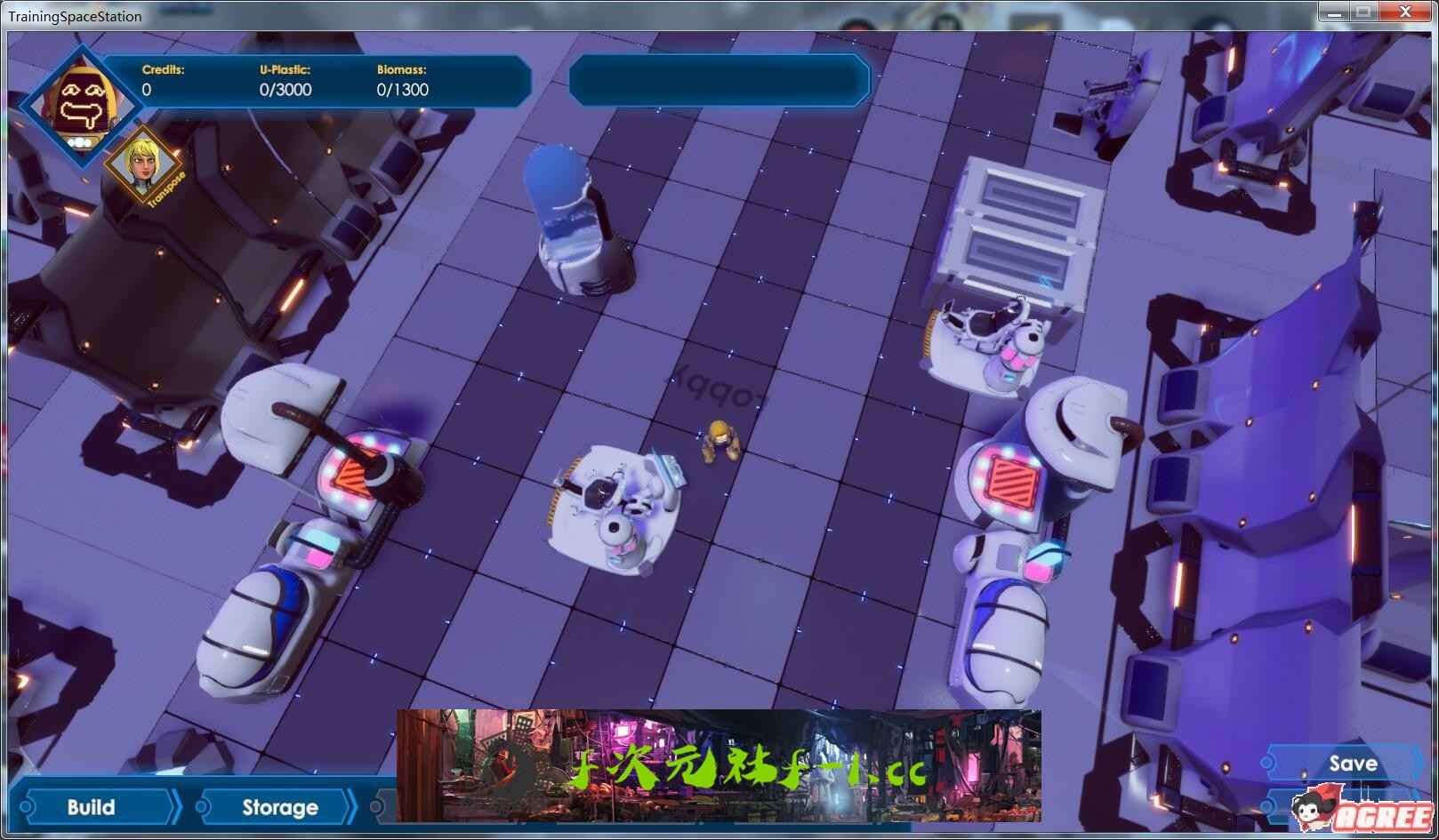
Task: Save the game
Action: [1352, 764]
